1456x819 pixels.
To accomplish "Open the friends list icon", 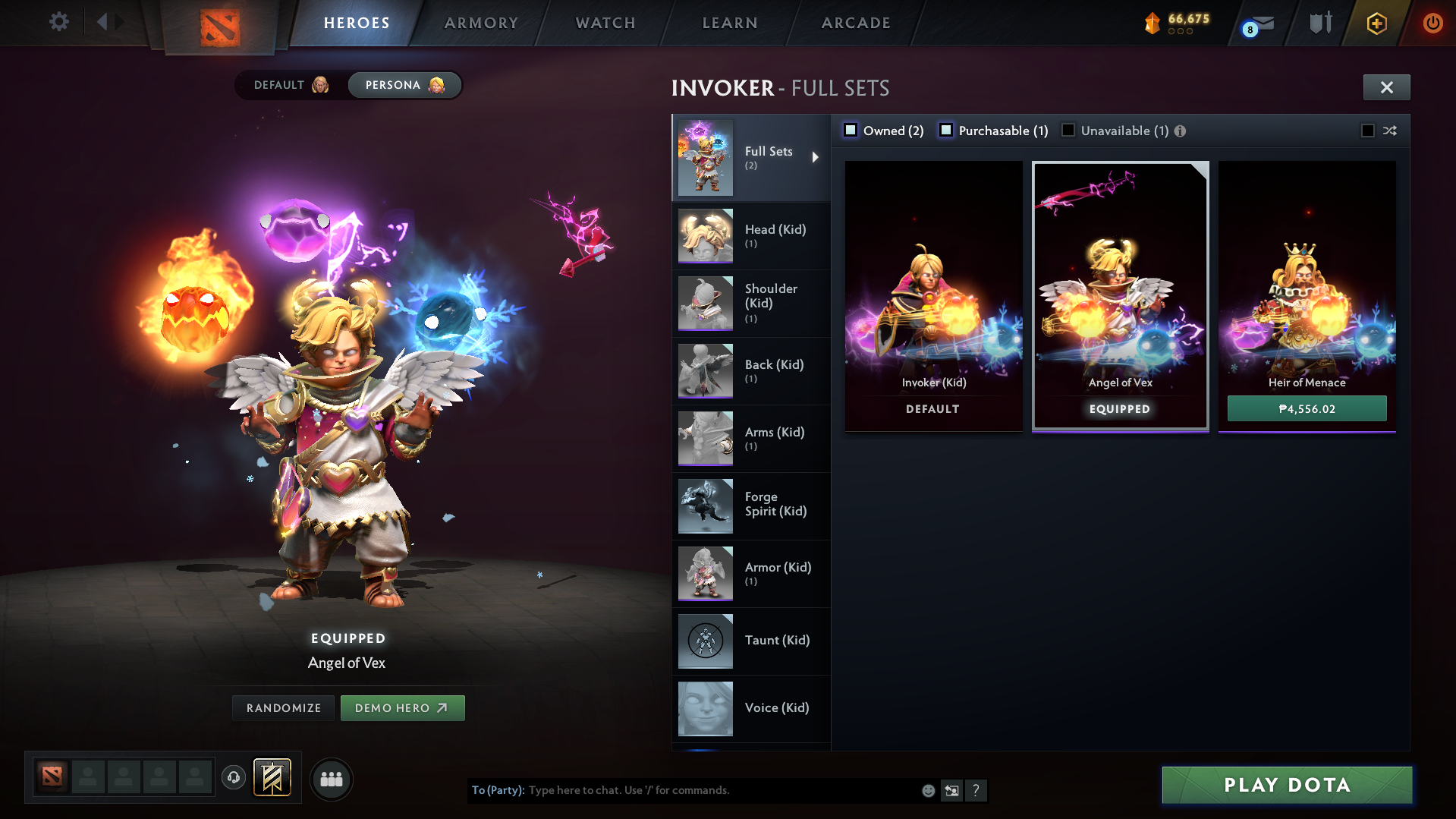I will pos(332,779).
